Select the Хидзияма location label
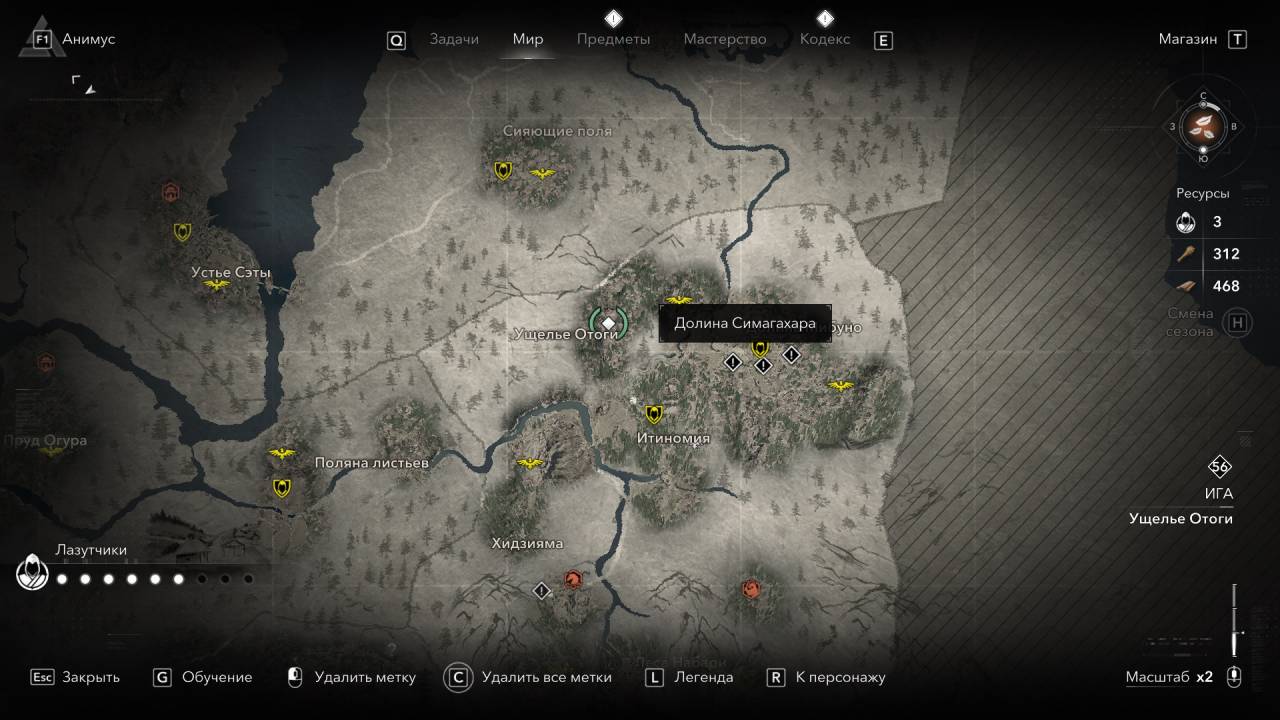Screen dimensions: 1280x720 527,544
